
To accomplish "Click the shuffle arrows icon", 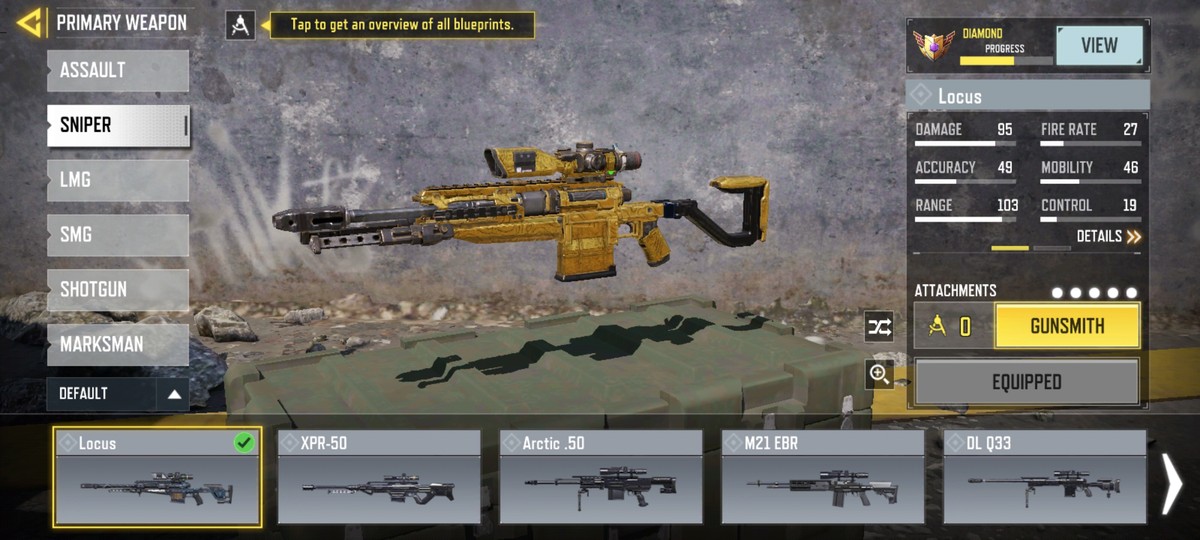I will pyautogui.click(x=879, y=327).
